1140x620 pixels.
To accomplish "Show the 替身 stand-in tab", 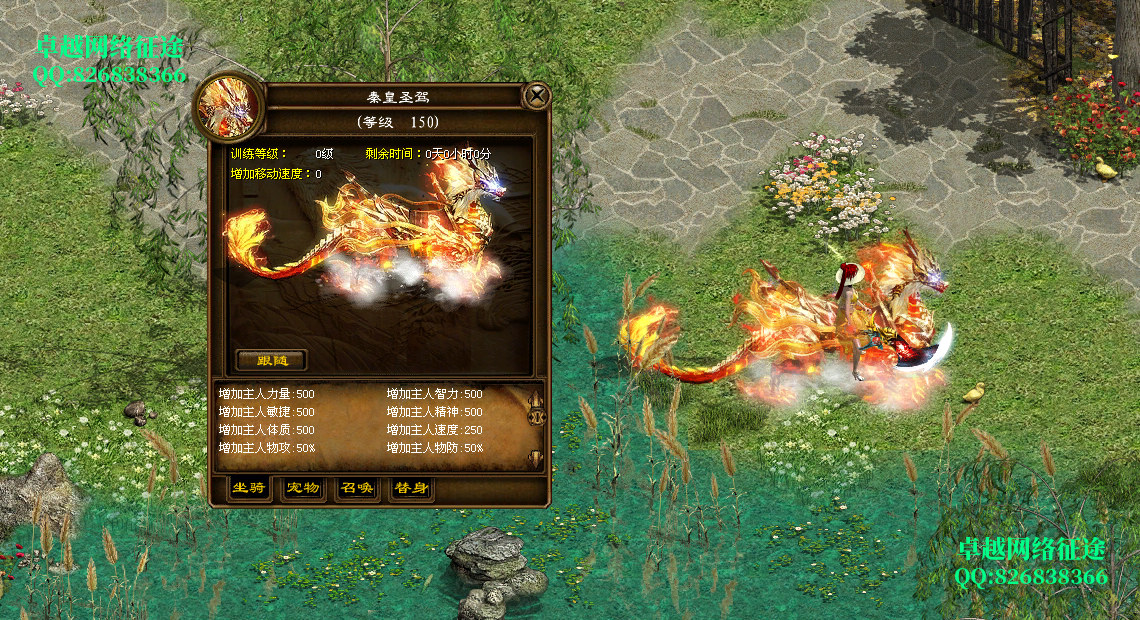I will (411, 489).
